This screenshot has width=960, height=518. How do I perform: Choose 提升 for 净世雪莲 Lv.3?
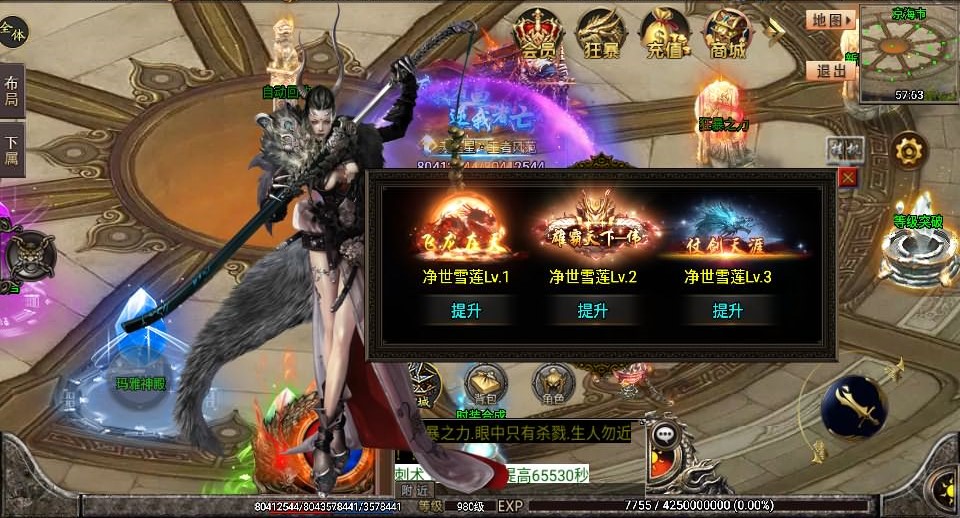click(x=727, y=311)
